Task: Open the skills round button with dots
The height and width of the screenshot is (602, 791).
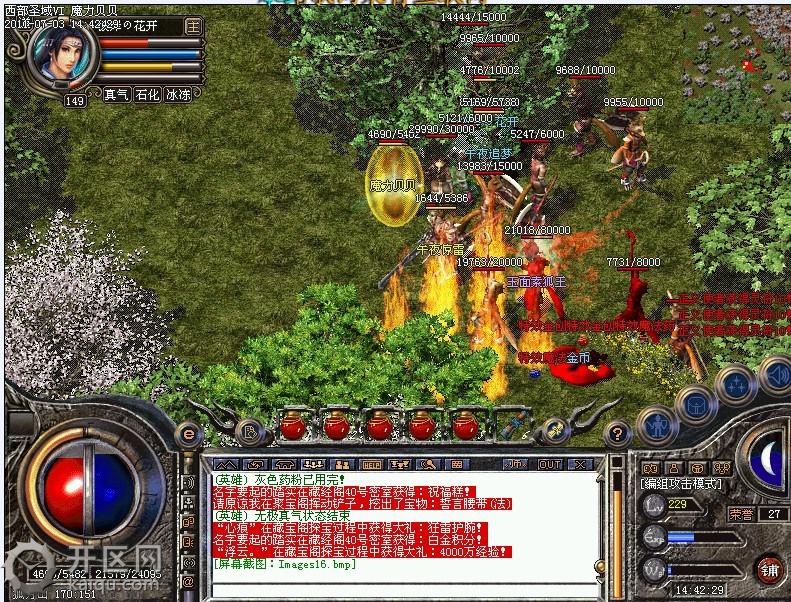Action: click(737, 383)
